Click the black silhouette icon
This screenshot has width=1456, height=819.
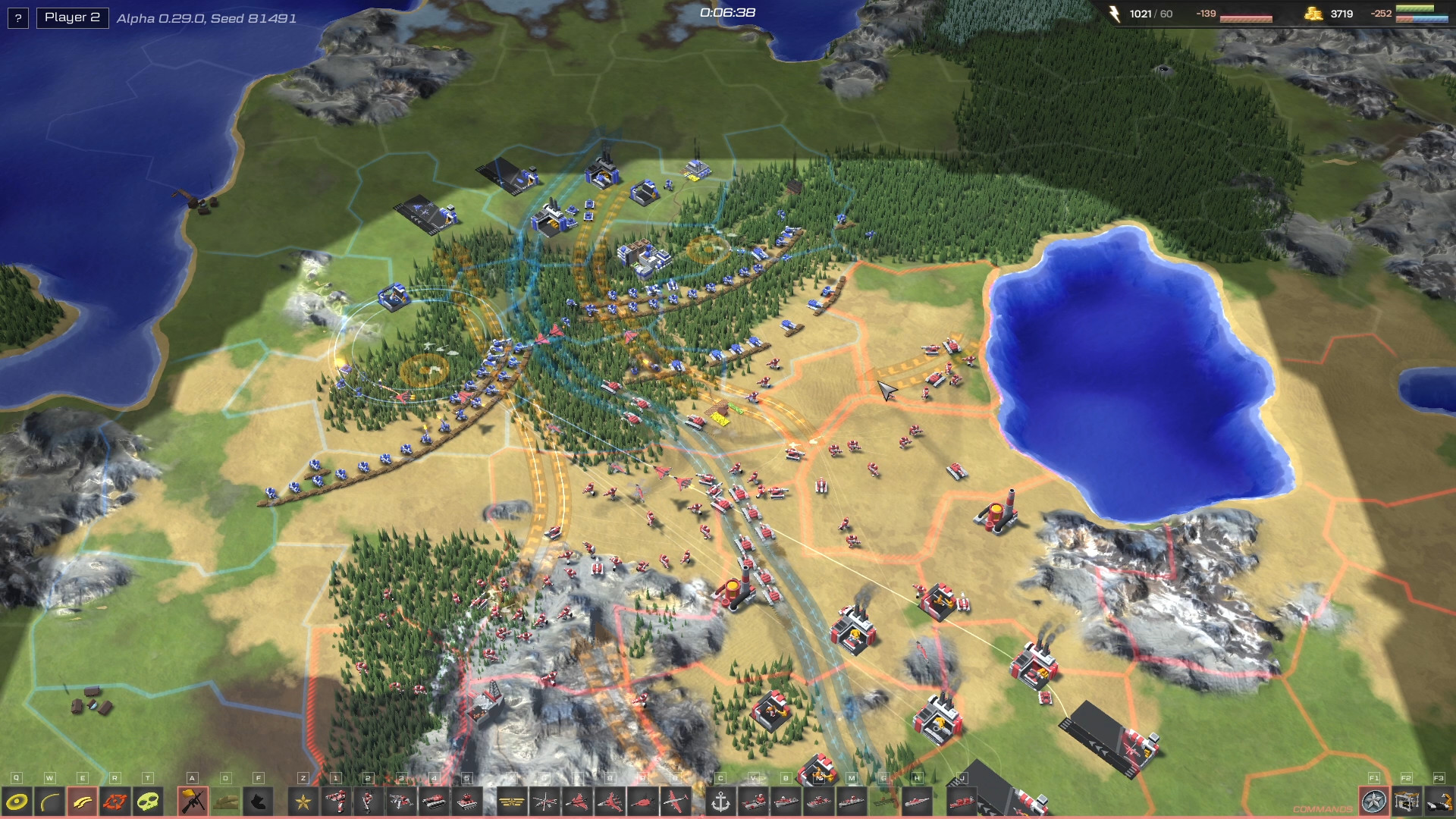[x=258, y=801]
